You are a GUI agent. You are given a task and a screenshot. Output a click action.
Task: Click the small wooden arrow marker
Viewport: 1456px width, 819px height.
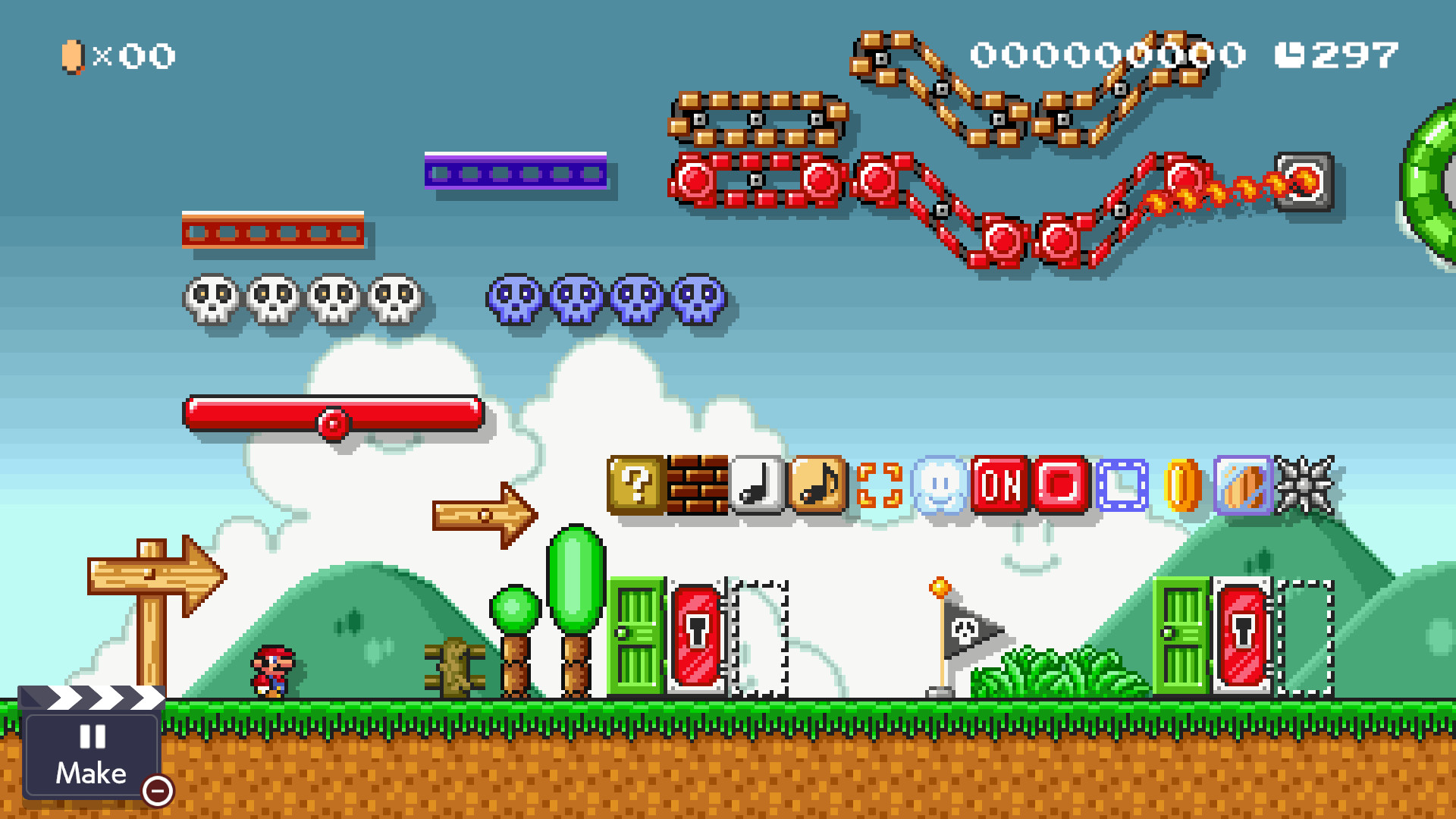tap(482, 514)
